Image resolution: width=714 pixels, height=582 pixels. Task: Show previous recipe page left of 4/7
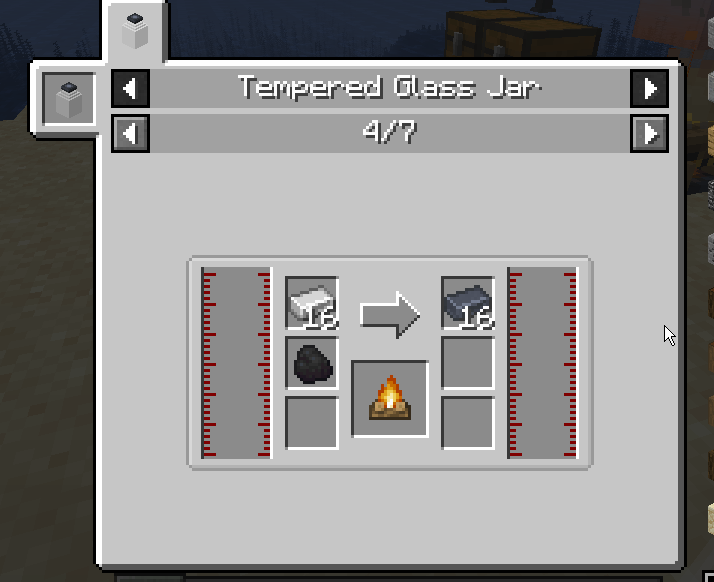point(130,133)
